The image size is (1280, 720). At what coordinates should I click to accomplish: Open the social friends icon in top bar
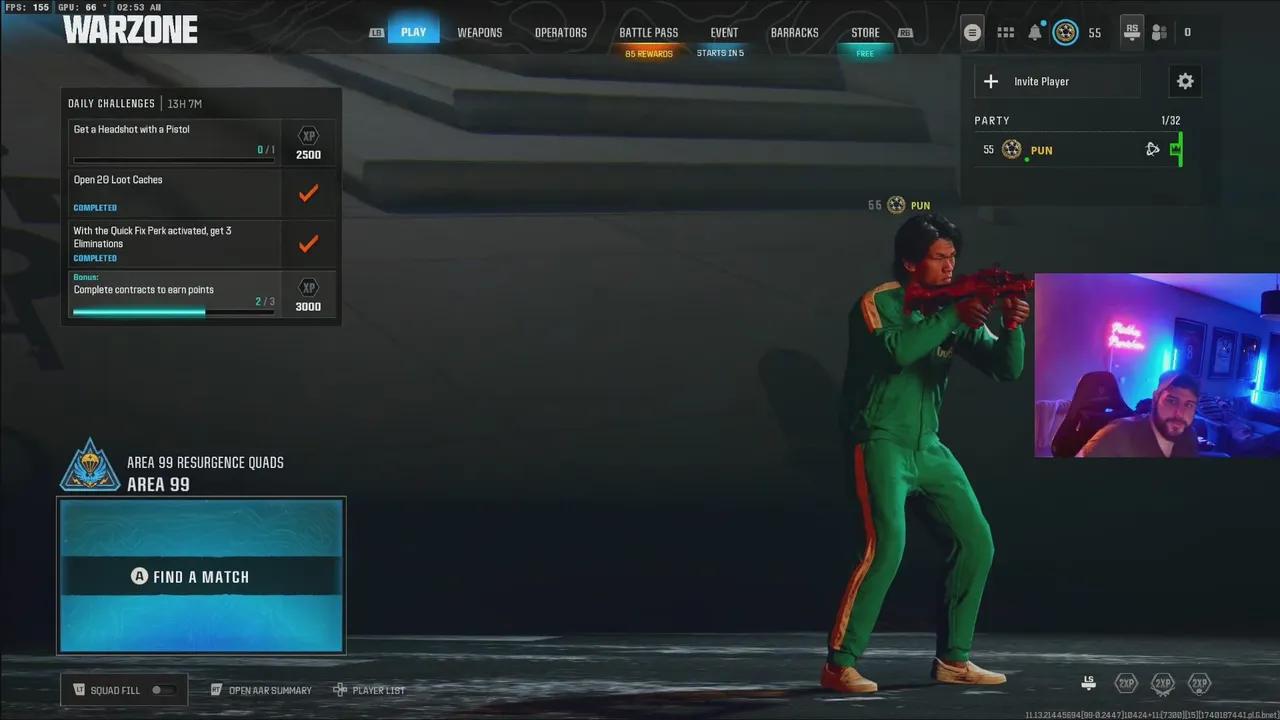pyautogui.click(x=1159, y=32)
